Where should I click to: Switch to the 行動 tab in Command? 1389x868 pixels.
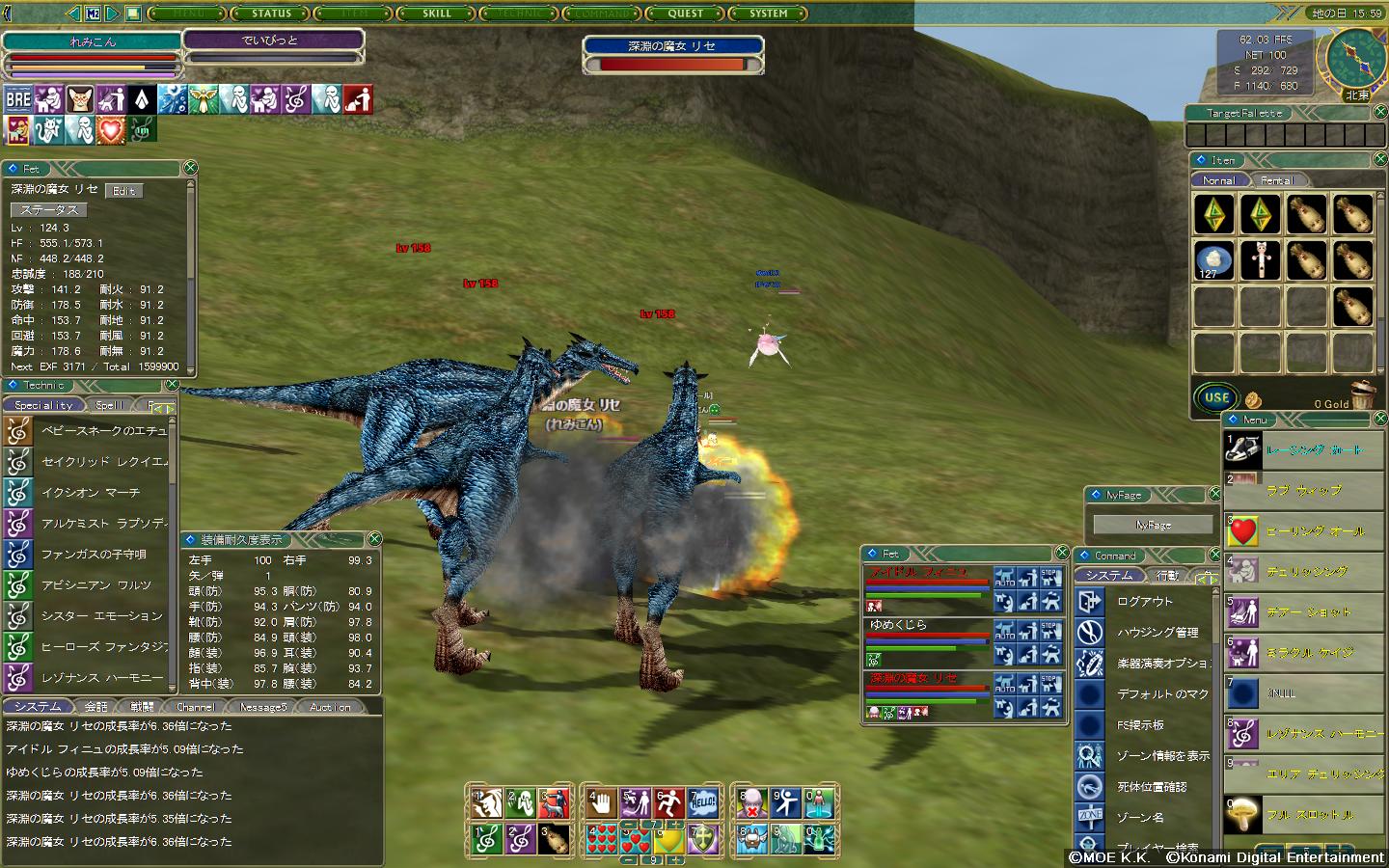point(1166,576)
